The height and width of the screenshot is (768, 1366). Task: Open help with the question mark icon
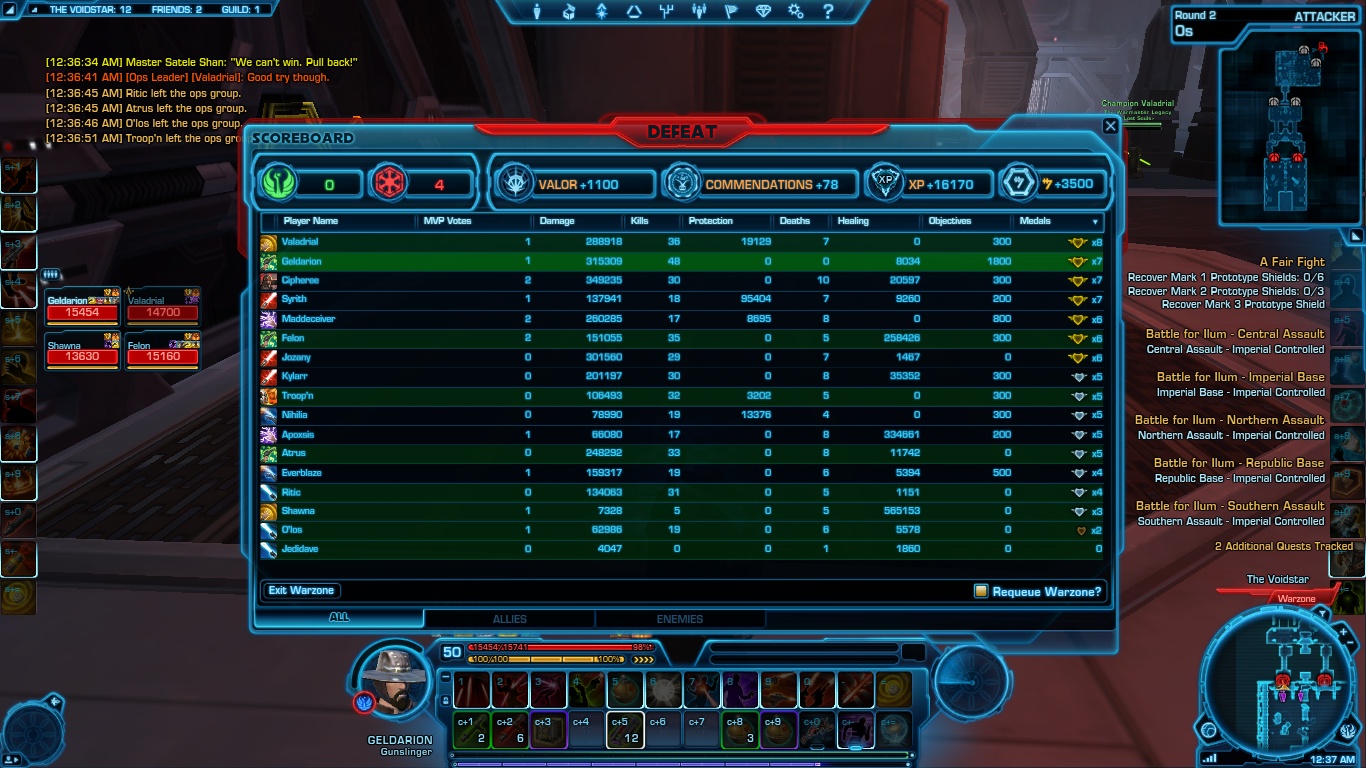click(x=828, y=12)
